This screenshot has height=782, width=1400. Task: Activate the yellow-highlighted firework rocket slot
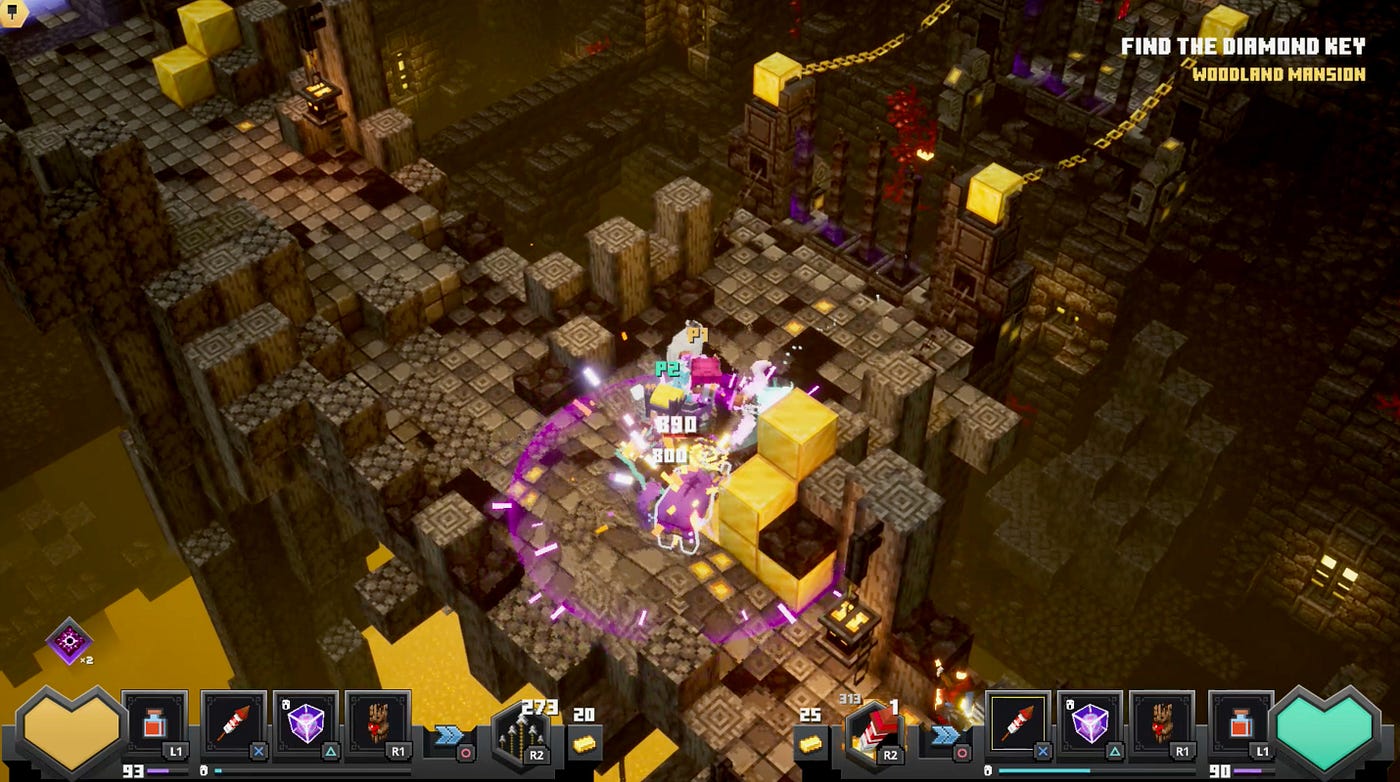click(1019, 723)
